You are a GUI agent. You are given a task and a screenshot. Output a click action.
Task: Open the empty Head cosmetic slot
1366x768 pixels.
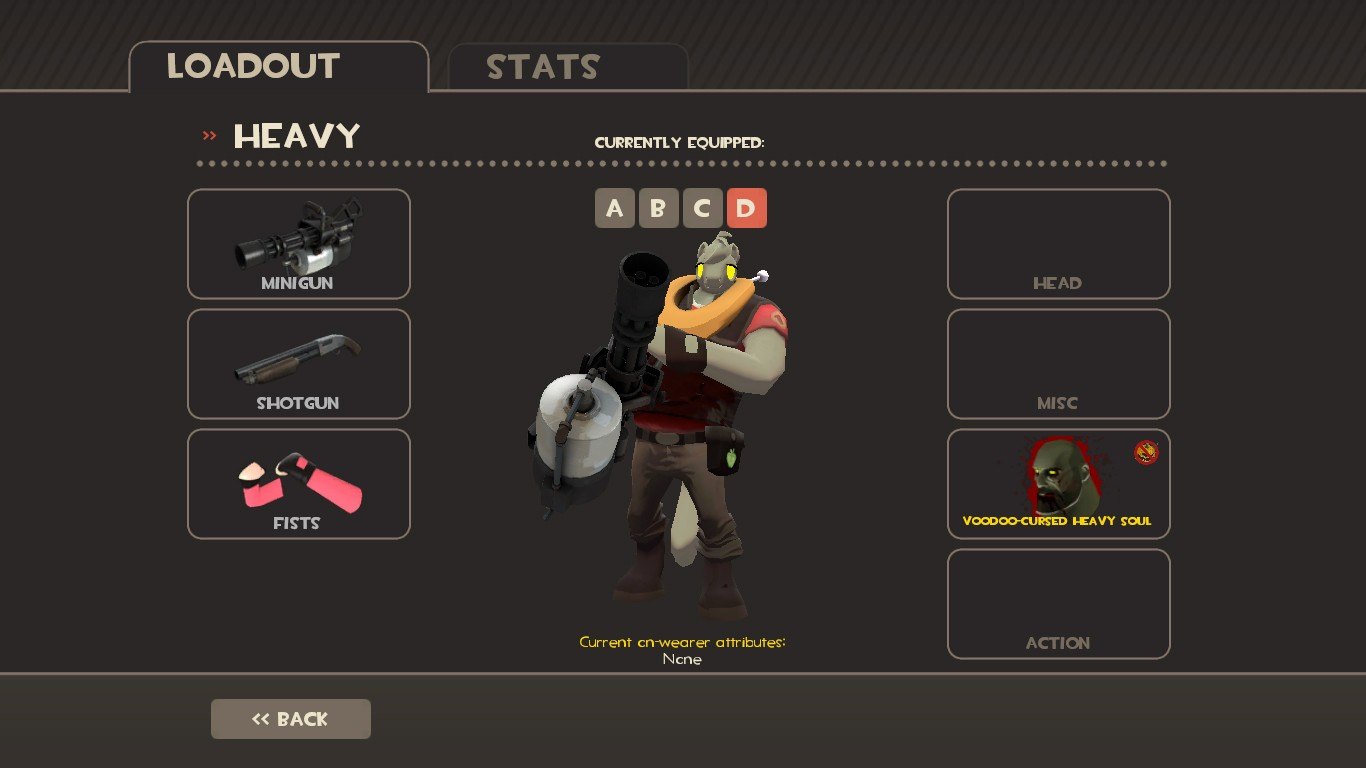(1058, 244)
